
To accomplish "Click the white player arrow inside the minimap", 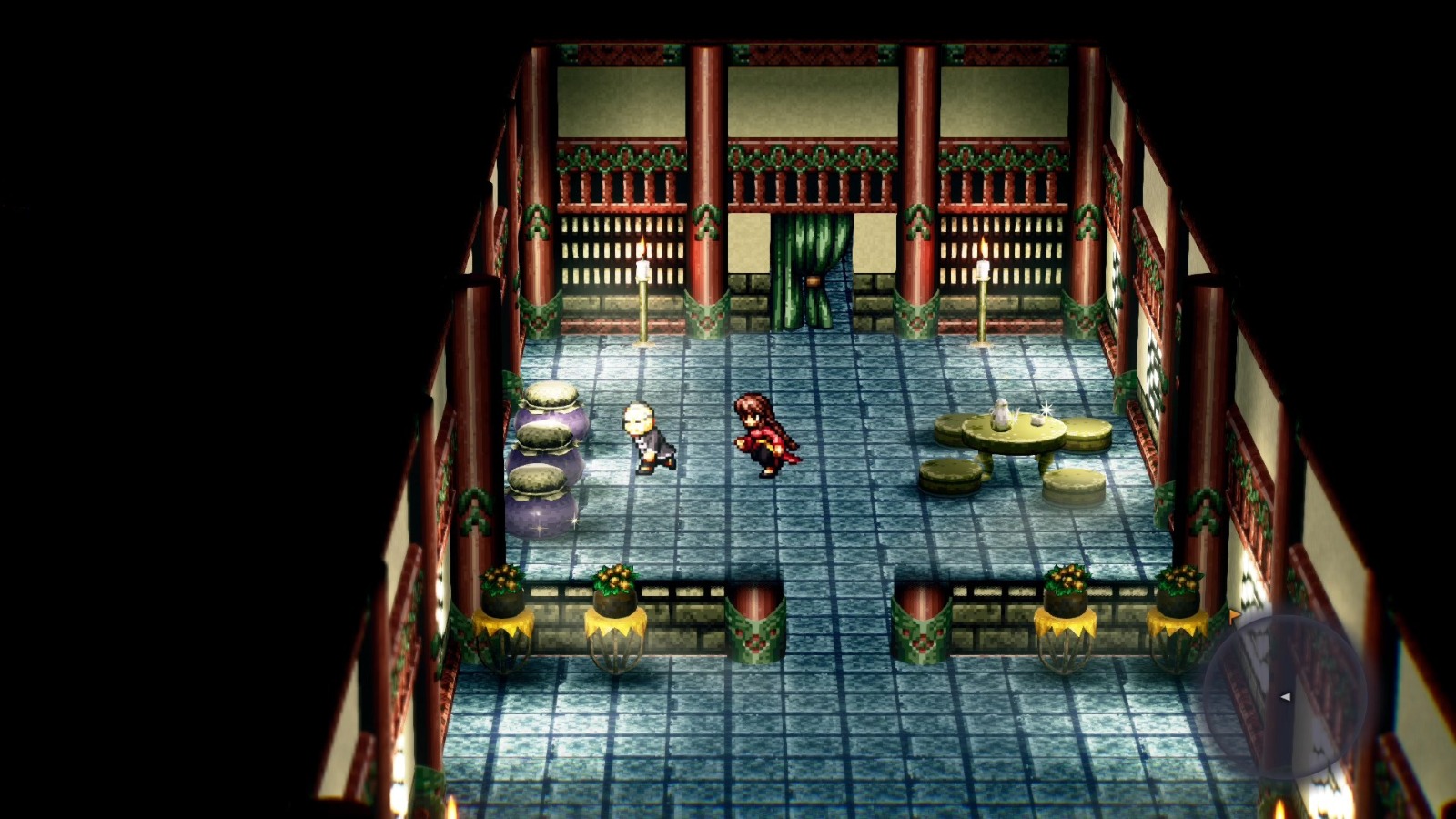I will coord(1285,699).
